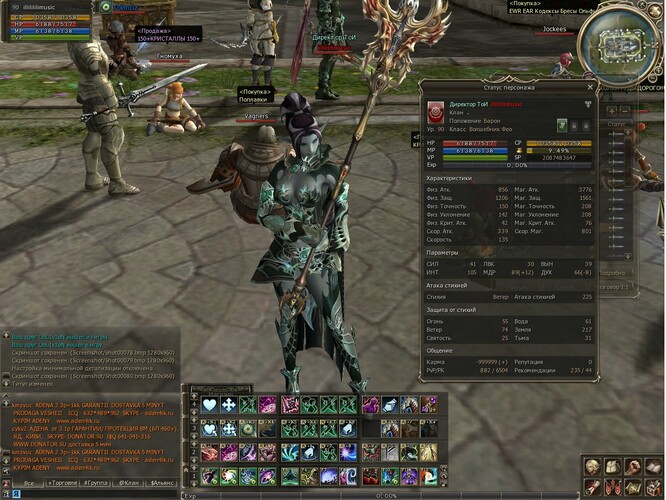Open the Клан chat tab
The image size is (666, 500).
[x=129, y=482]
